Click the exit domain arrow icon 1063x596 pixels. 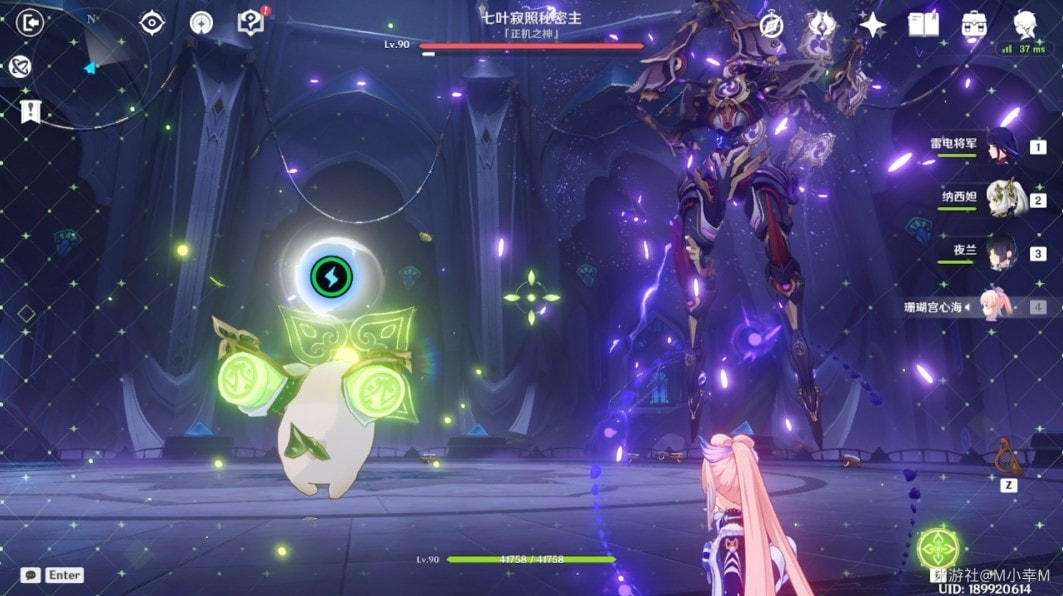click(x=31, y=22)
